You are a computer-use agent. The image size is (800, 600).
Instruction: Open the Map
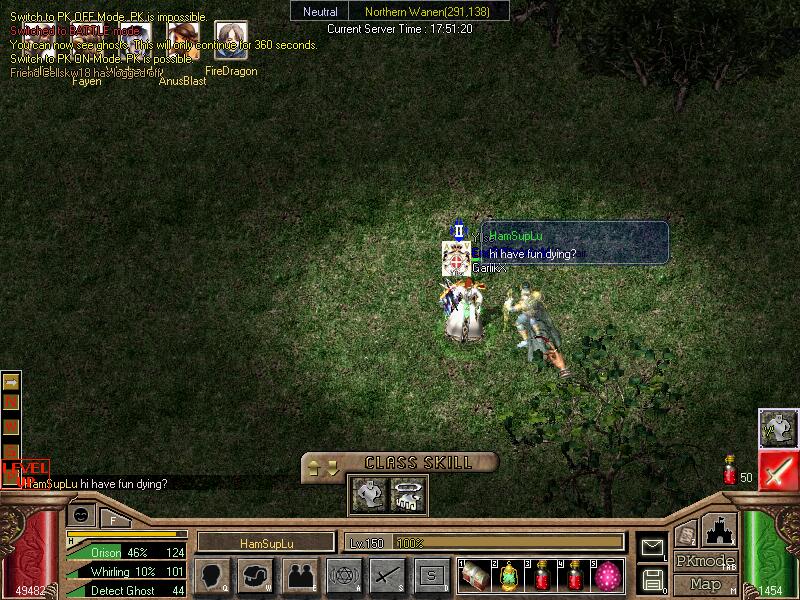[x=704, y=584]
